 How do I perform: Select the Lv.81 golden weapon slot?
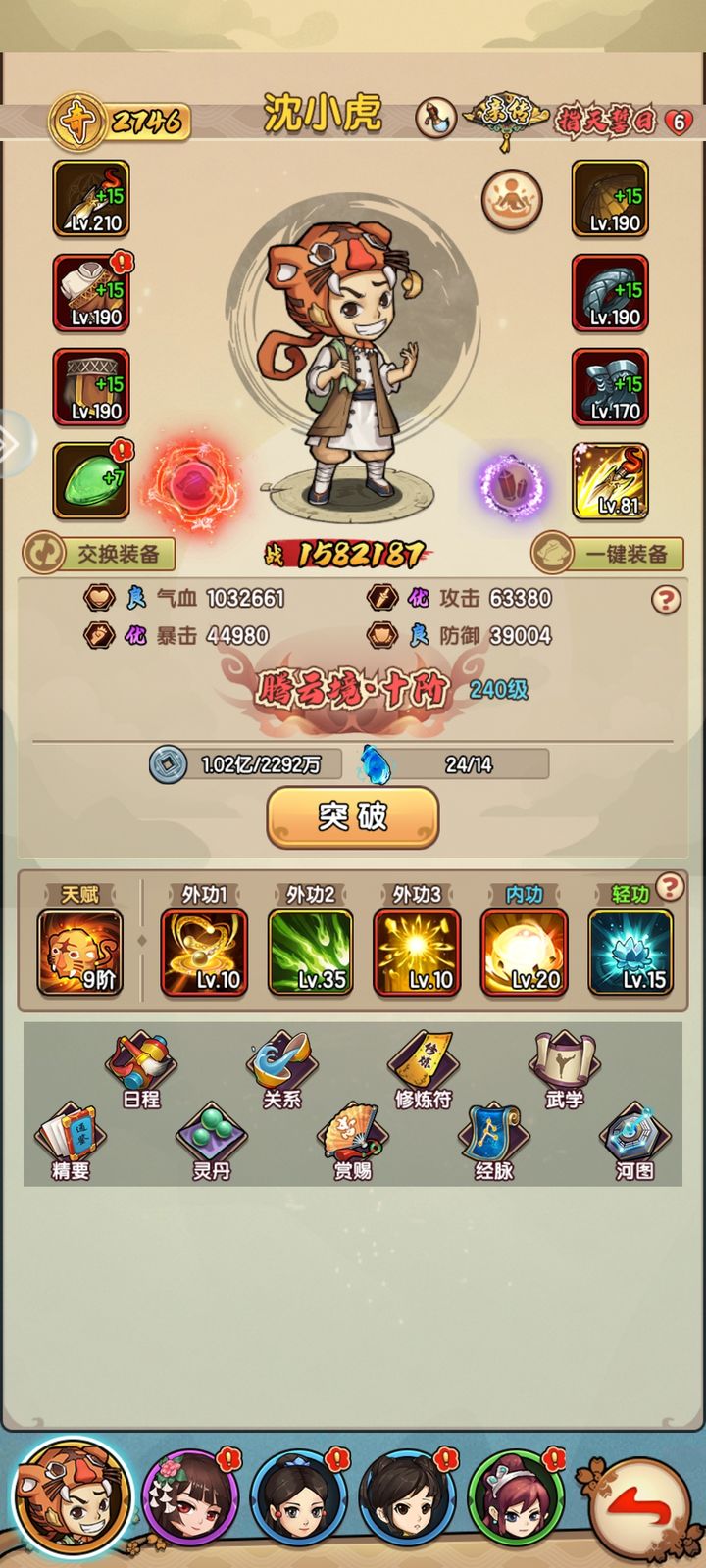(x=610, y=481)
